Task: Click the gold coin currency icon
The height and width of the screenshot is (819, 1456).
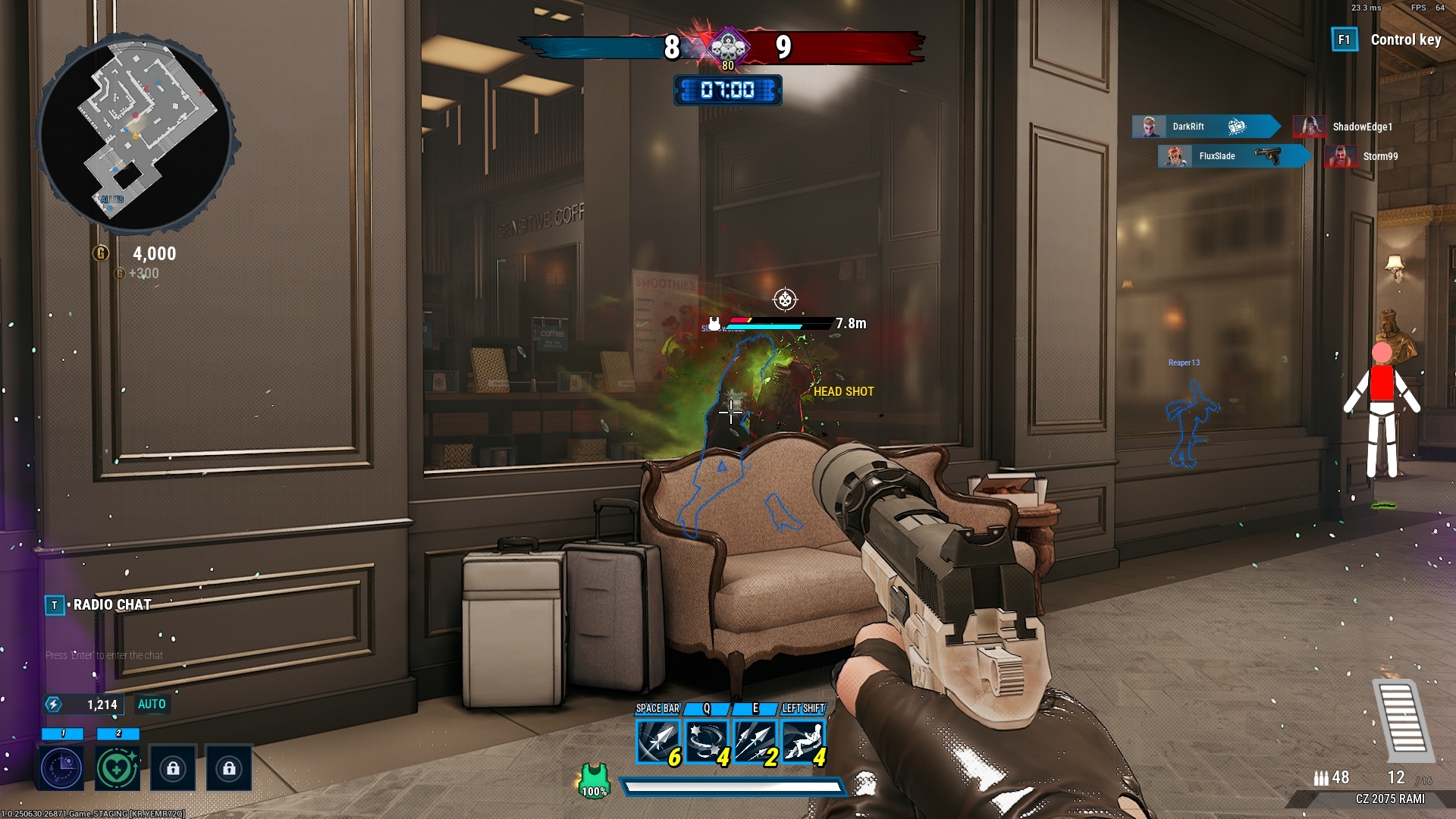Action: [101, 253]
